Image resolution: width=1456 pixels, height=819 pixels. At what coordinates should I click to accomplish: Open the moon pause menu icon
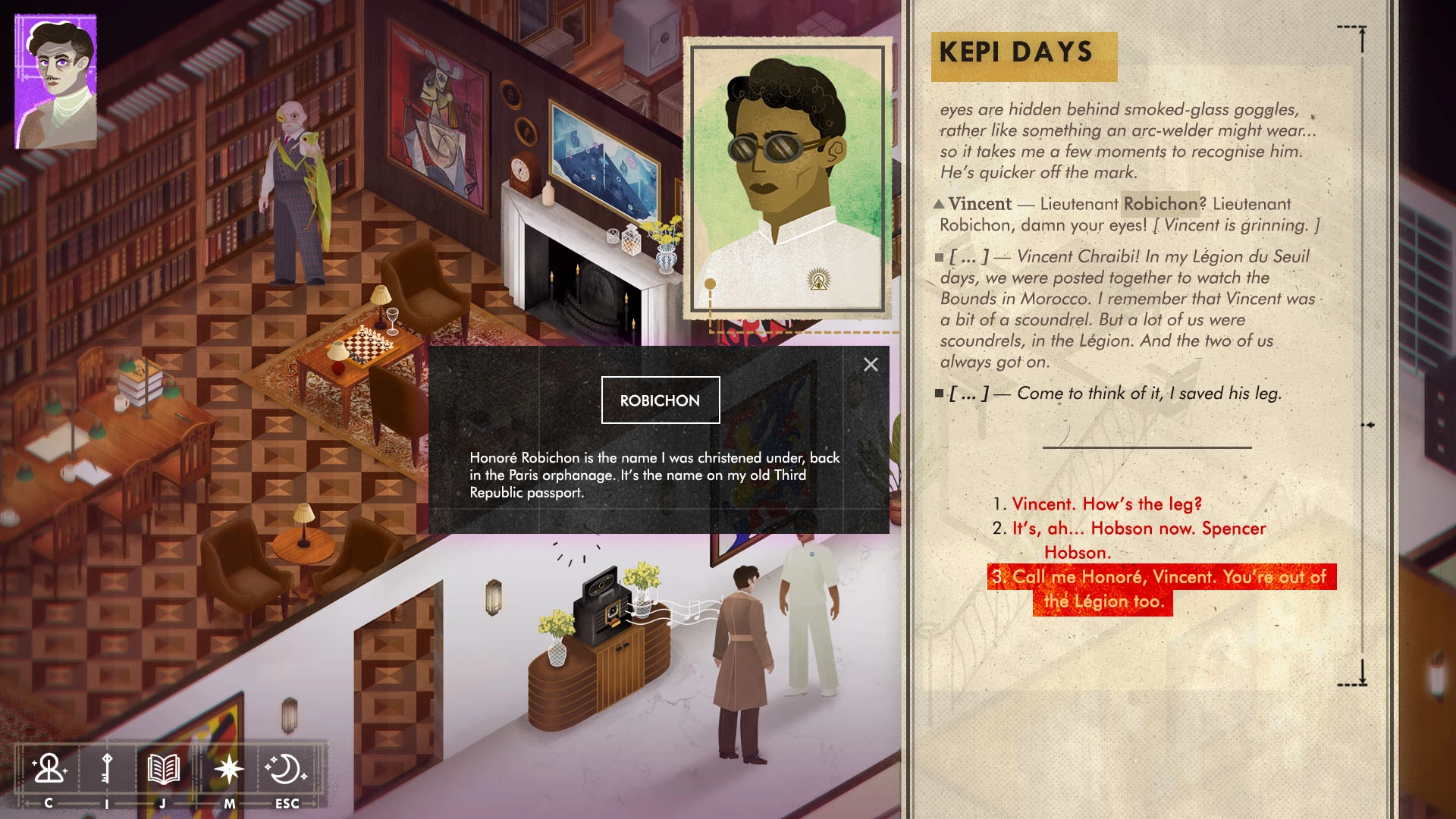click(286, 769)
